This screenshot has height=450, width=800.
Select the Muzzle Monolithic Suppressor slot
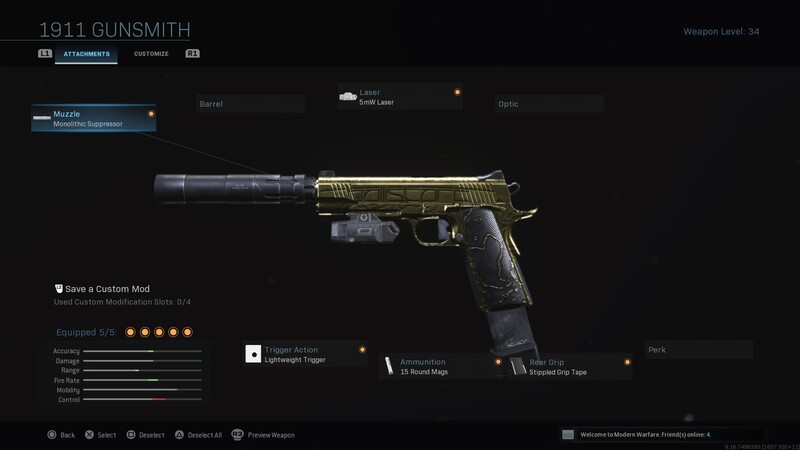[x=94, y=119]
